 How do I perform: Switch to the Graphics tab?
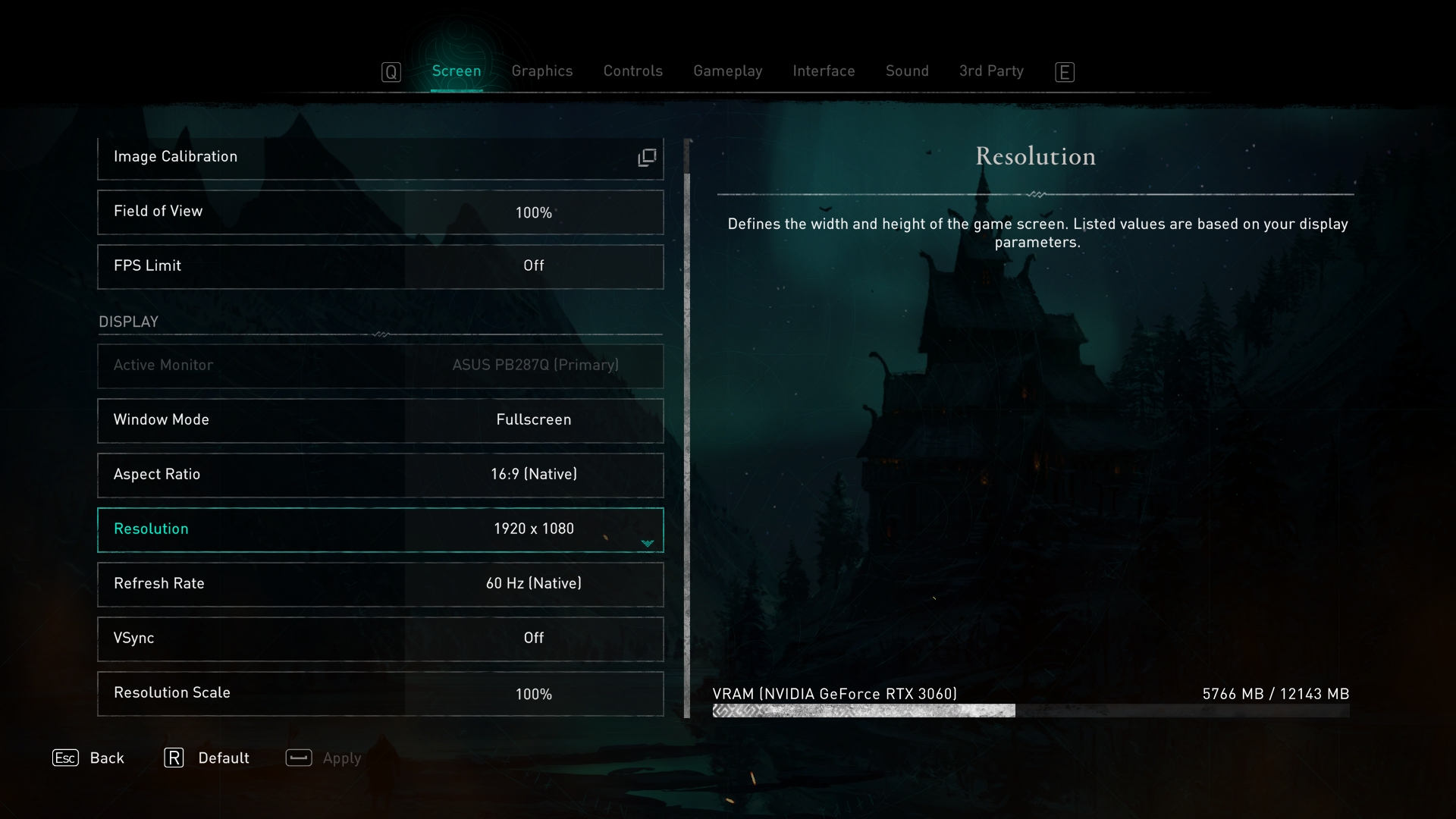pyautogui.click(x=541, y=71)
